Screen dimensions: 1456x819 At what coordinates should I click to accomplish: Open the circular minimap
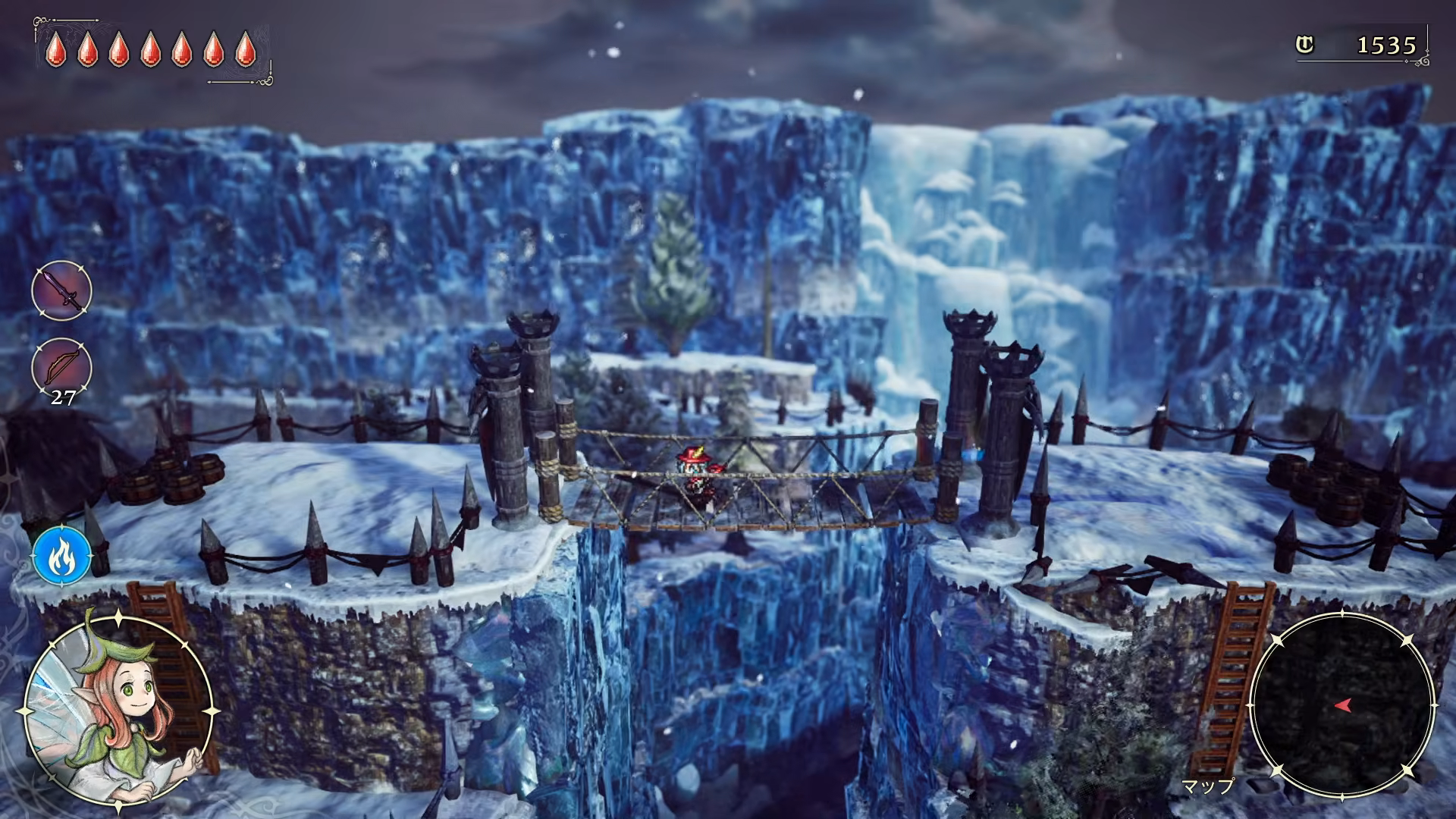(1341, 705)
